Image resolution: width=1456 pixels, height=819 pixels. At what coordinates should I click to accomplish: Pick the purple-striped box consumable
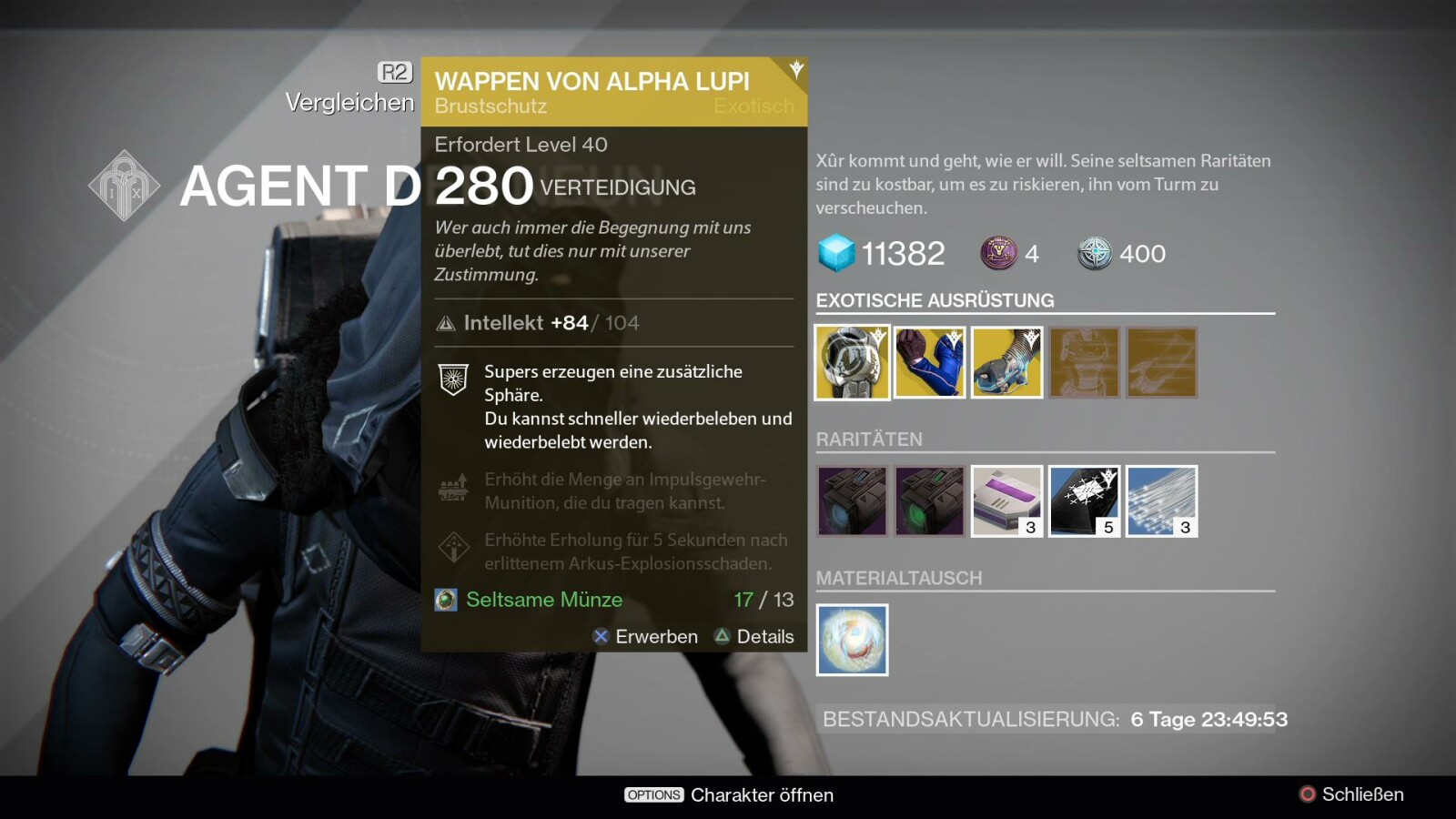(x=1006, y=501)
